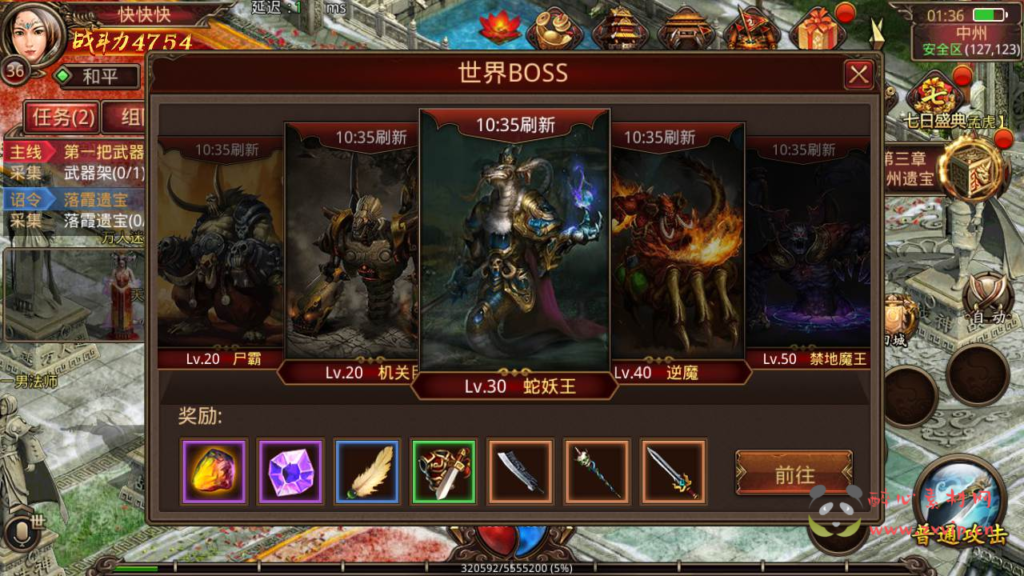The width and height of the screenshot is (1024, 576).
Task: Select the Lv.30 蛇妖王 boss card
Action: [x=514, y=250]
